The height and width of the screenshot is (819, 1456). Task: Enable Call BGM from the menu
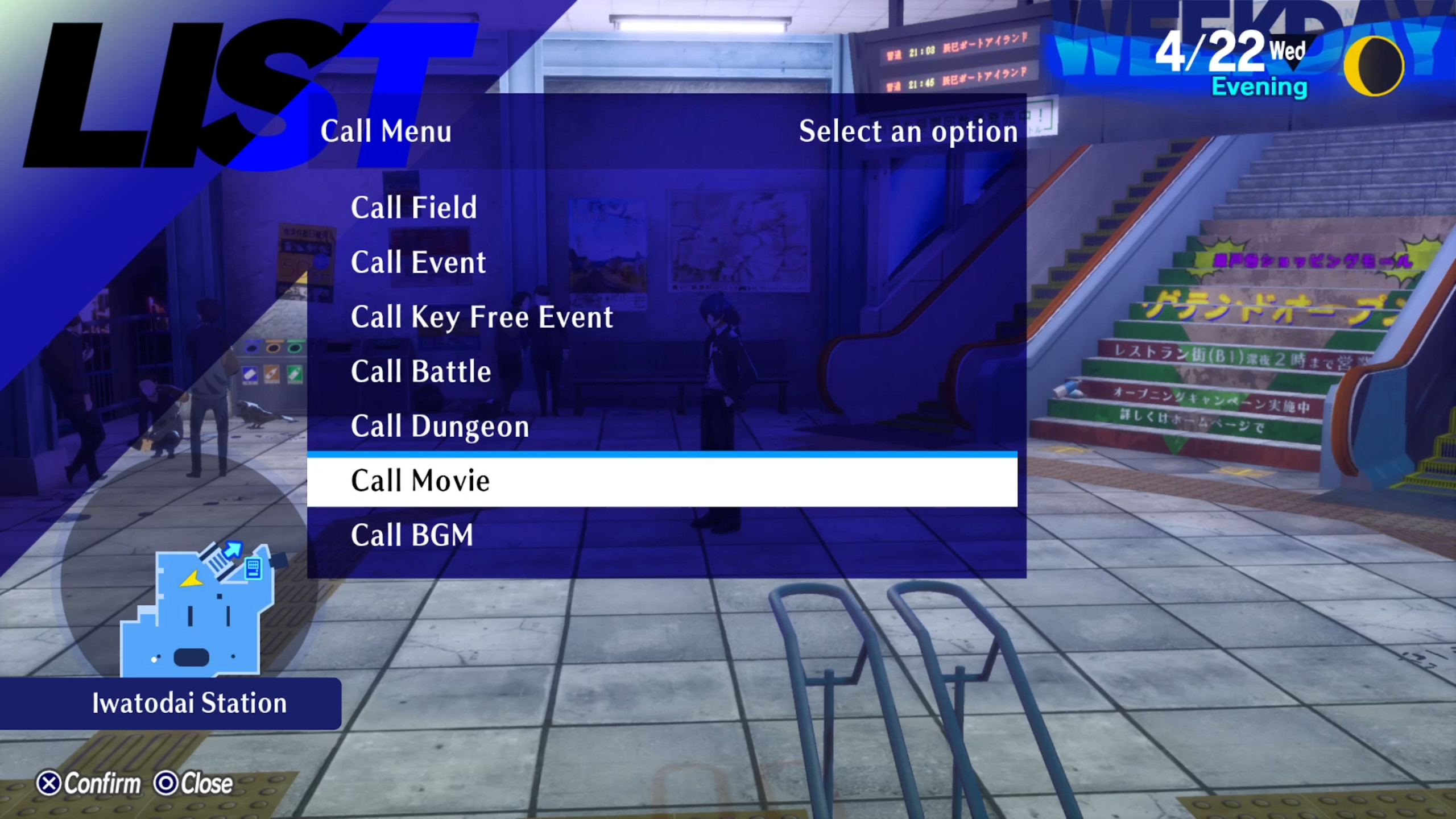click(x=412, y=535)
